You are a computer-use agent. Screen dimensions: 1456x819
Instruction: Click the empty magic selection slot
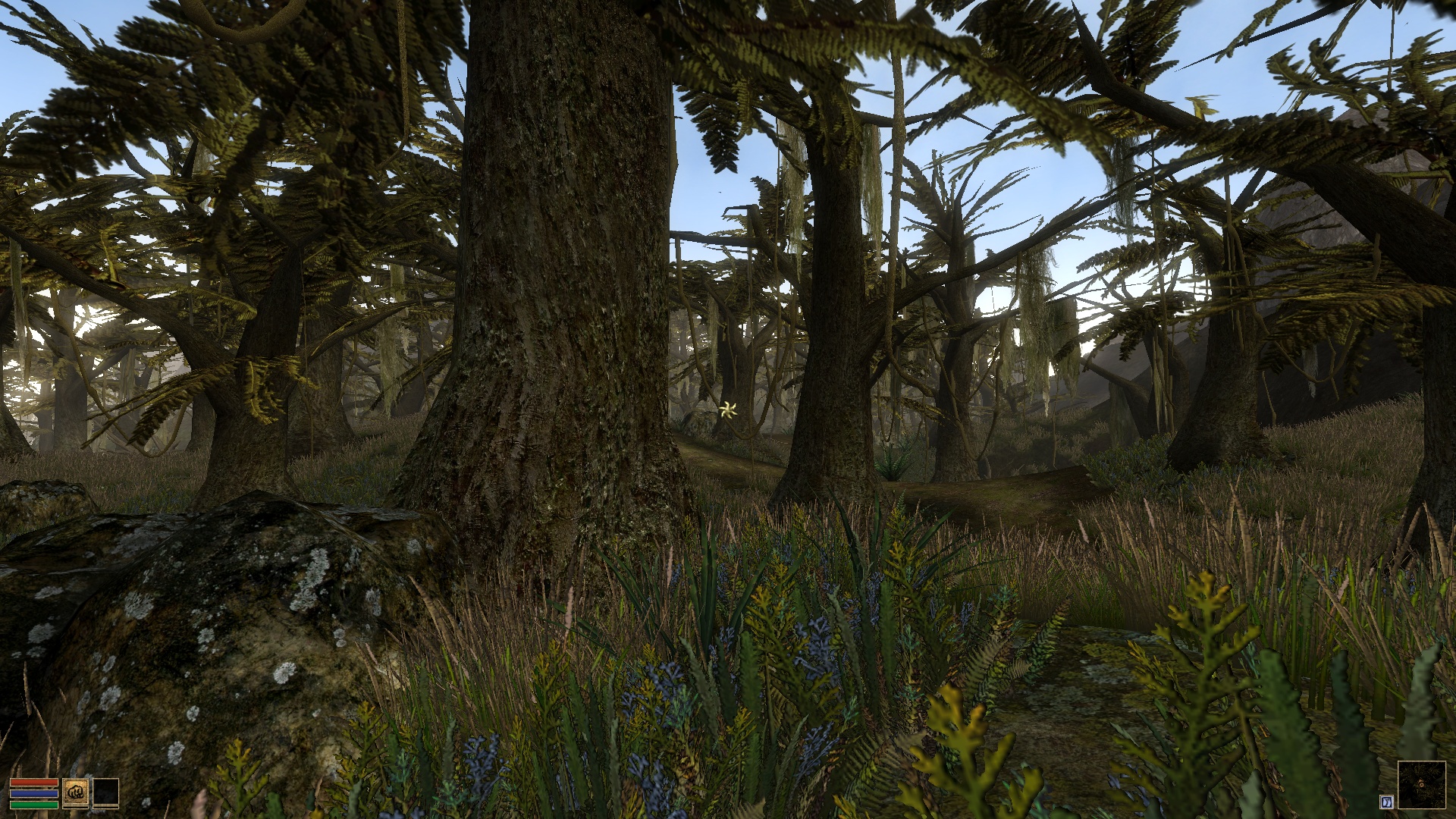coord(106,792)
